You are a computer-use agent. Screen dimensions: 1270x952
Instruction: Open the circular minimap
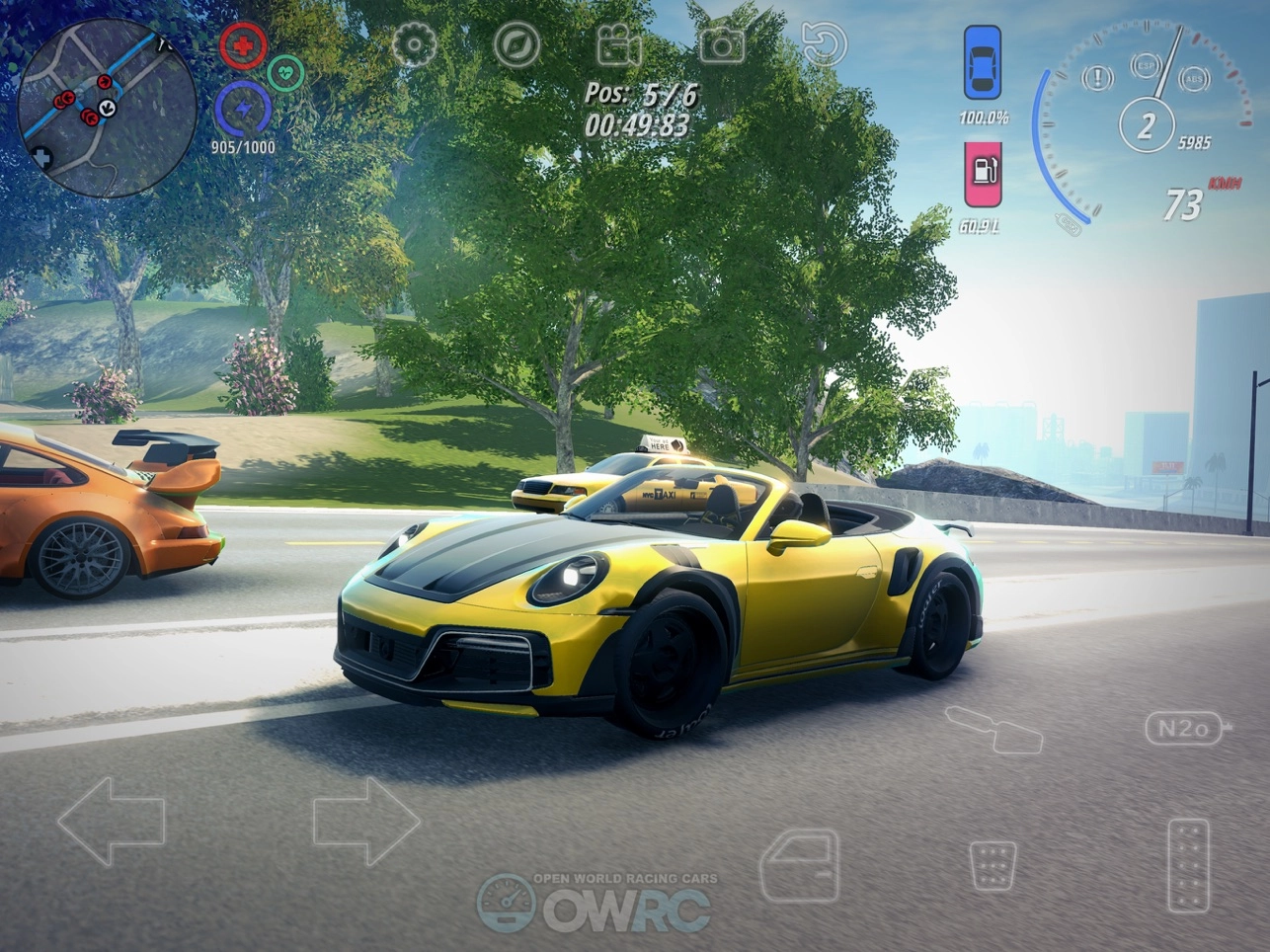(107, 107)
